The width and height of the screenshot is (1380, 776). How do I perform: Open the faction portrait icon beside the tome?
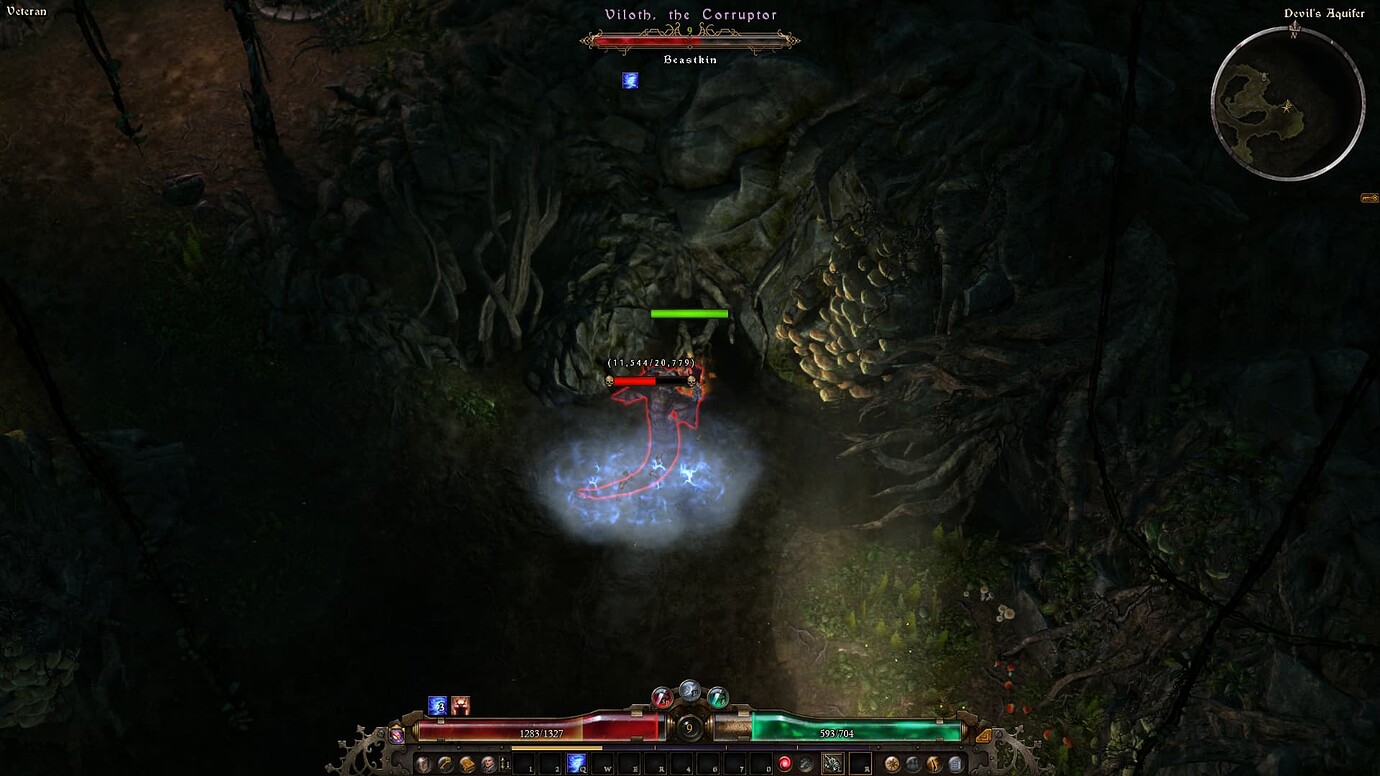tap(487, 765)
